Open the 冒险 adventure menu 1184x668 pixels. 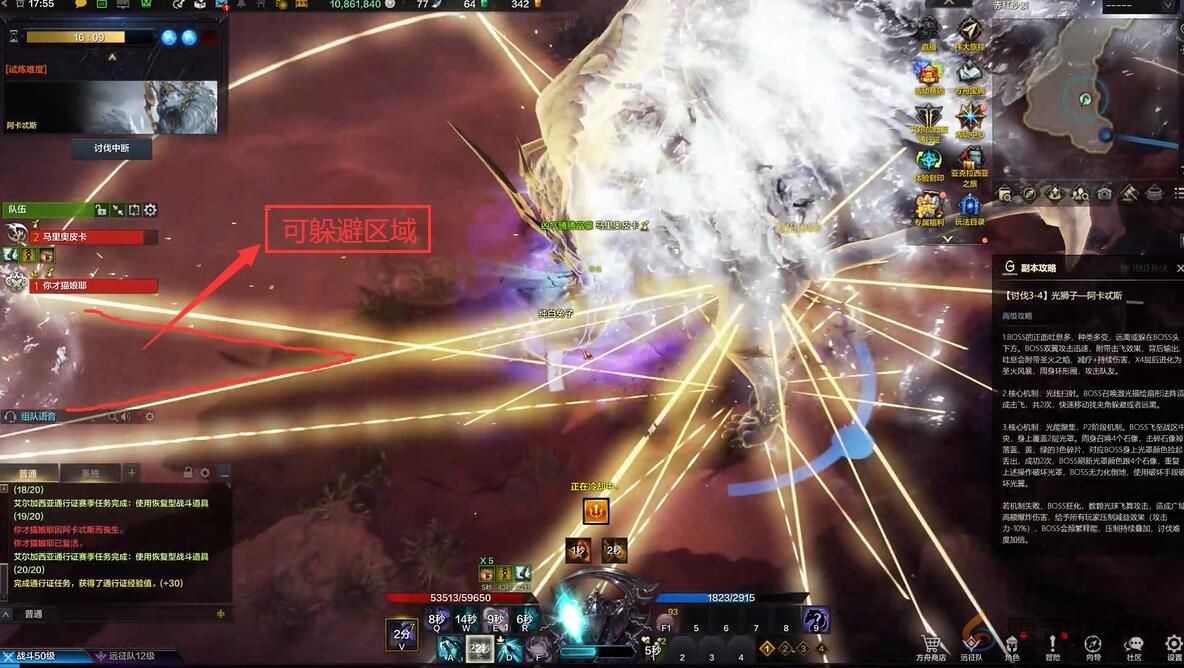coord(1053,643)
